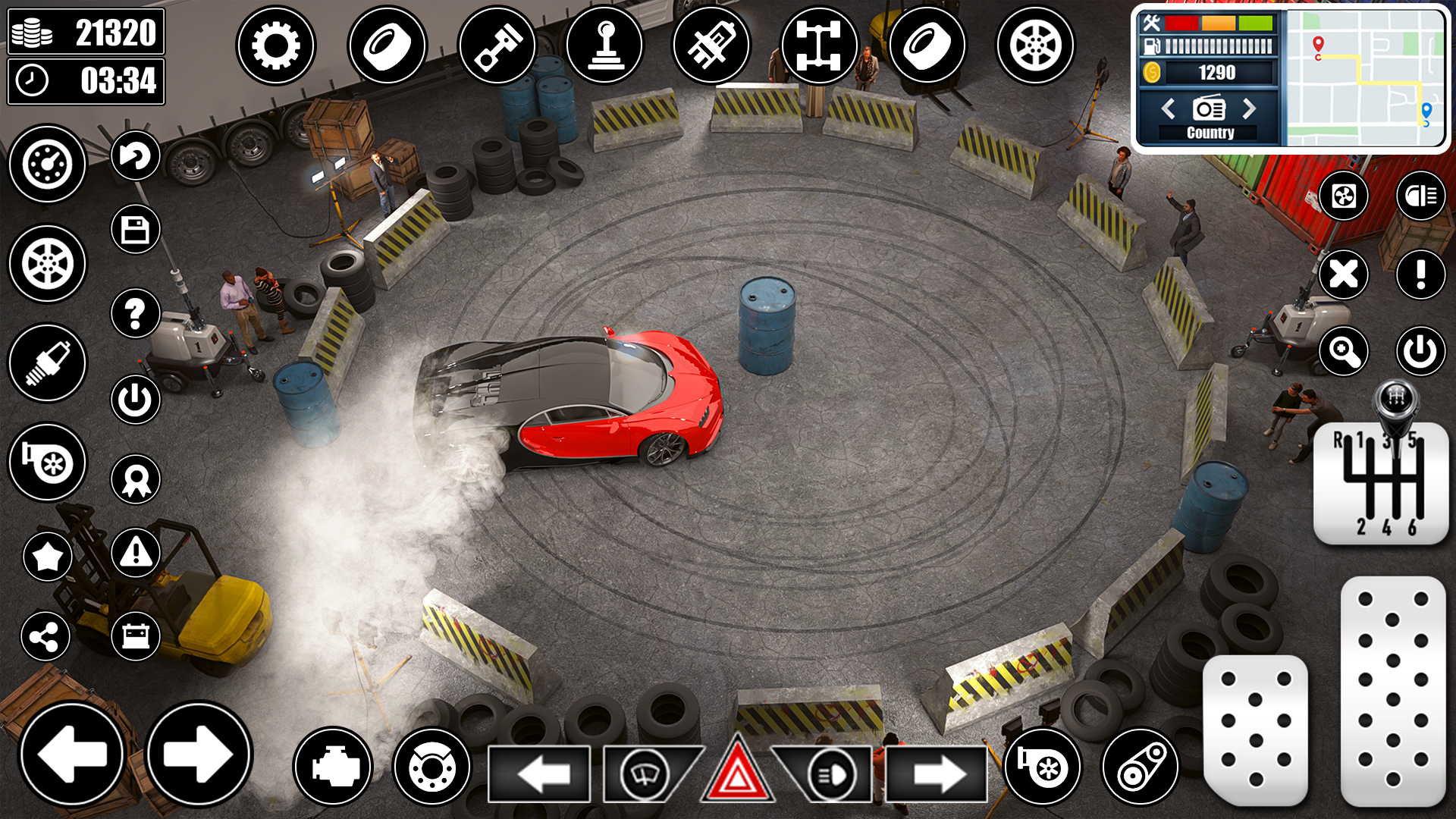Toggle the headlights control

click(x=830, y=775)
